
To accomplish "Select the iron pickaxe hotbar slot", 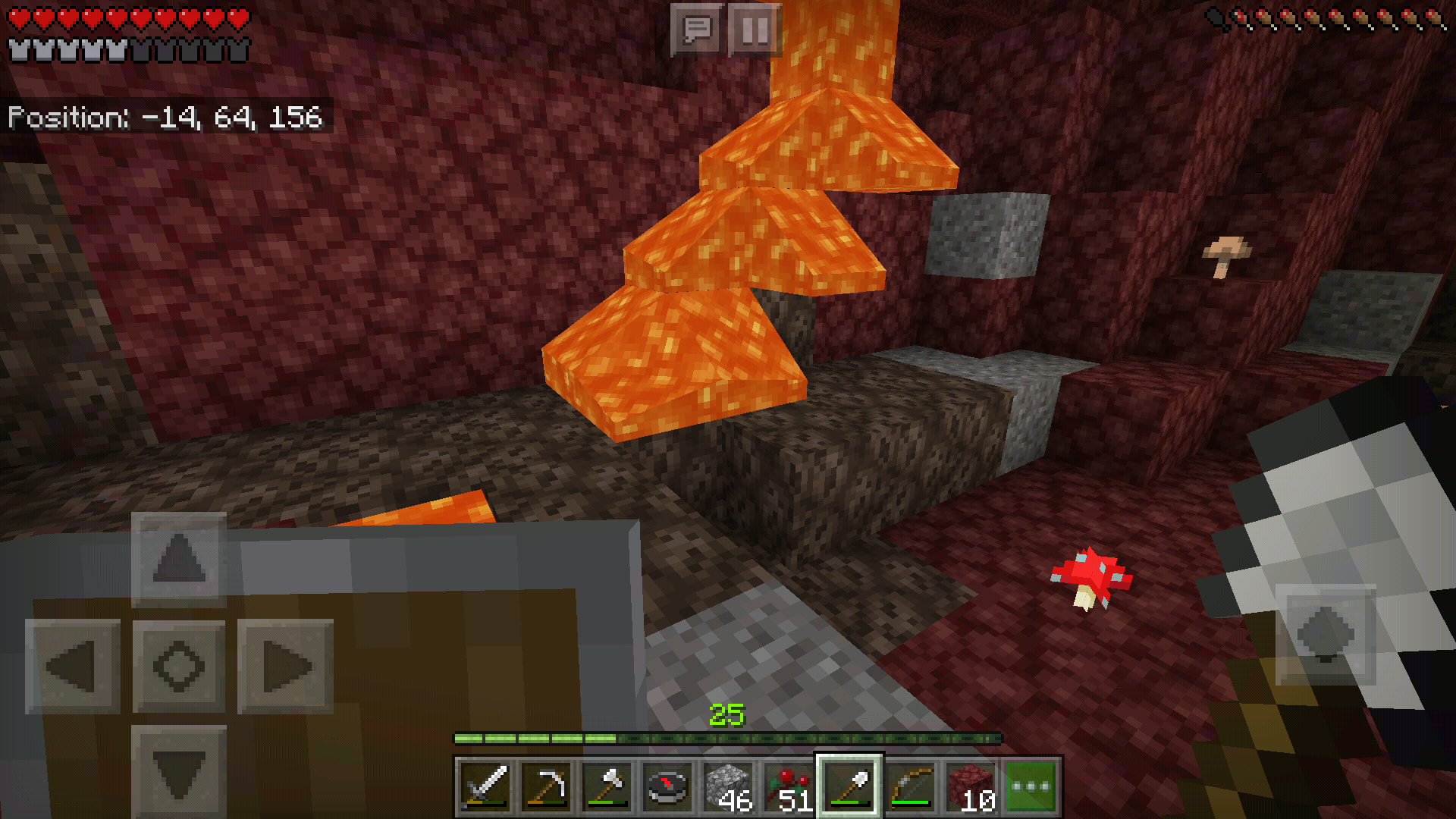I will pos(546,786).
